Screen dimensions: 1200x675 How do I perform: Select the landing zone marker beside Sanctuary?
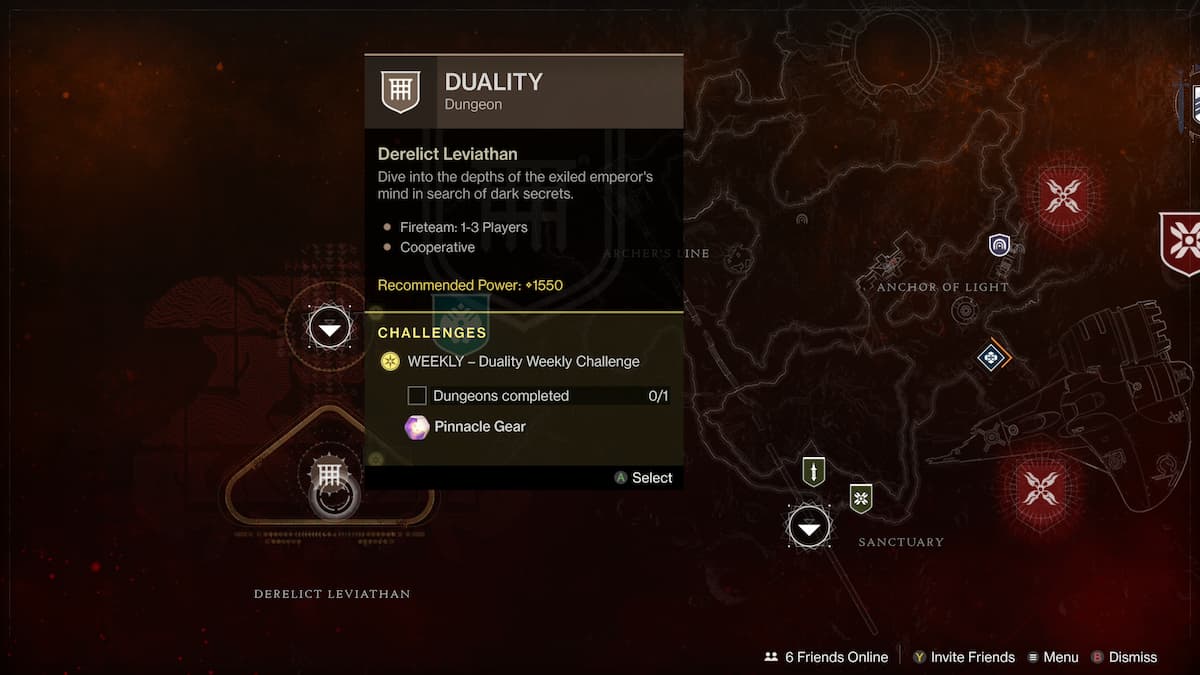(x=809, y=526)
